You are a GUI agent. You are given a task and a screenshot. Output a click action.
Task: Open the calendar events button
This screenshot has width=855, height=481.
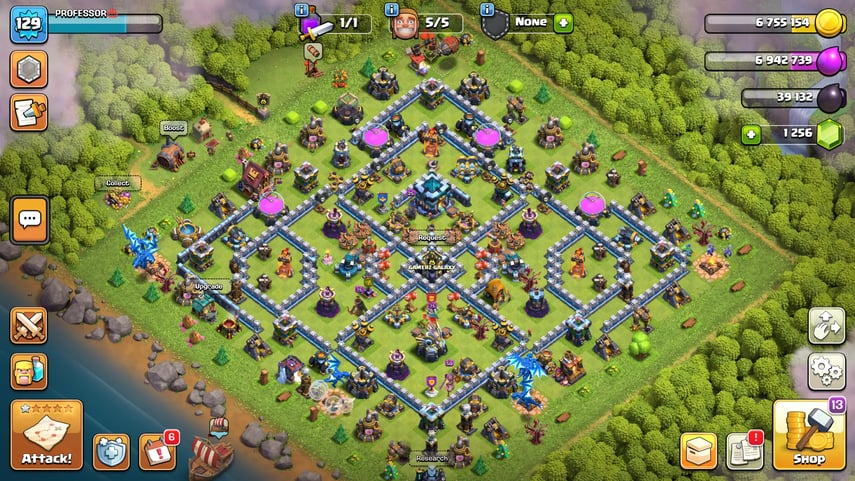click(157, 452)
